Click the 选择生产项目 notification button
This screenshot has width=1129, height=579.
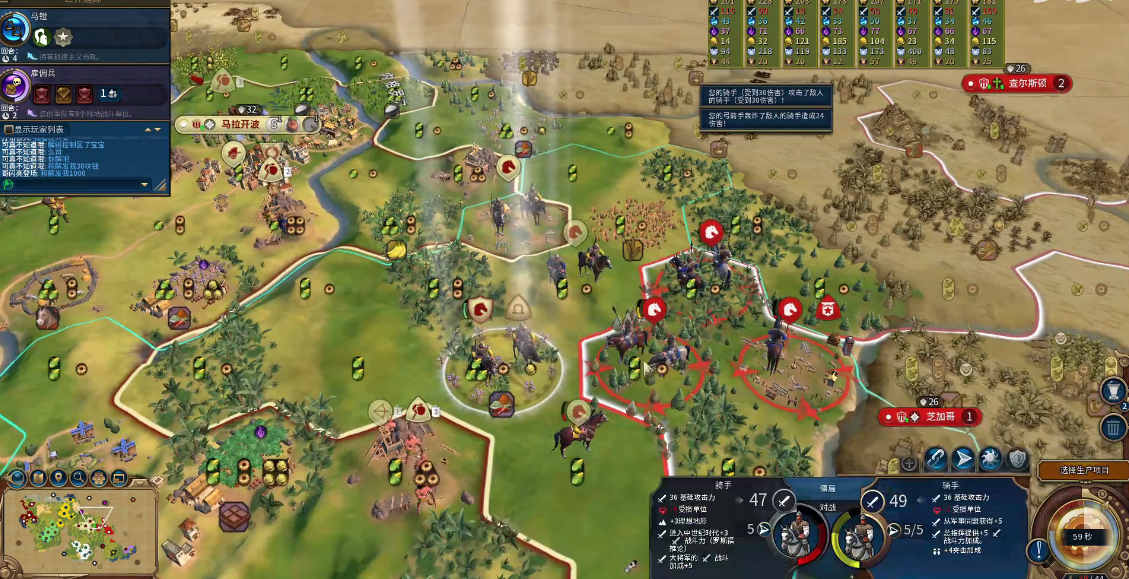click(1083, 471)
